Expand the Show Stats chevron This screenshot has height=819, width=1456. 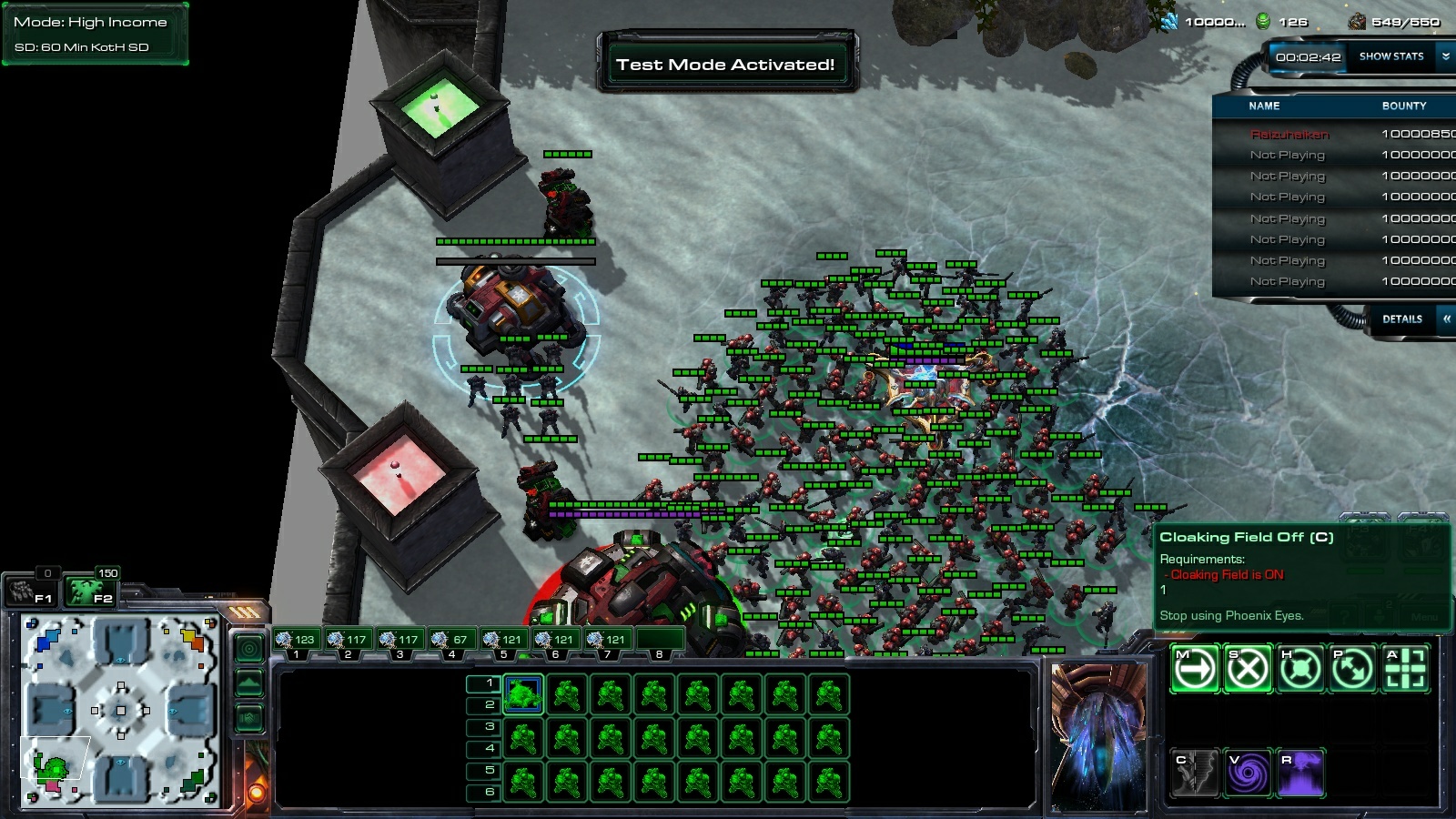coord(1445,56)
